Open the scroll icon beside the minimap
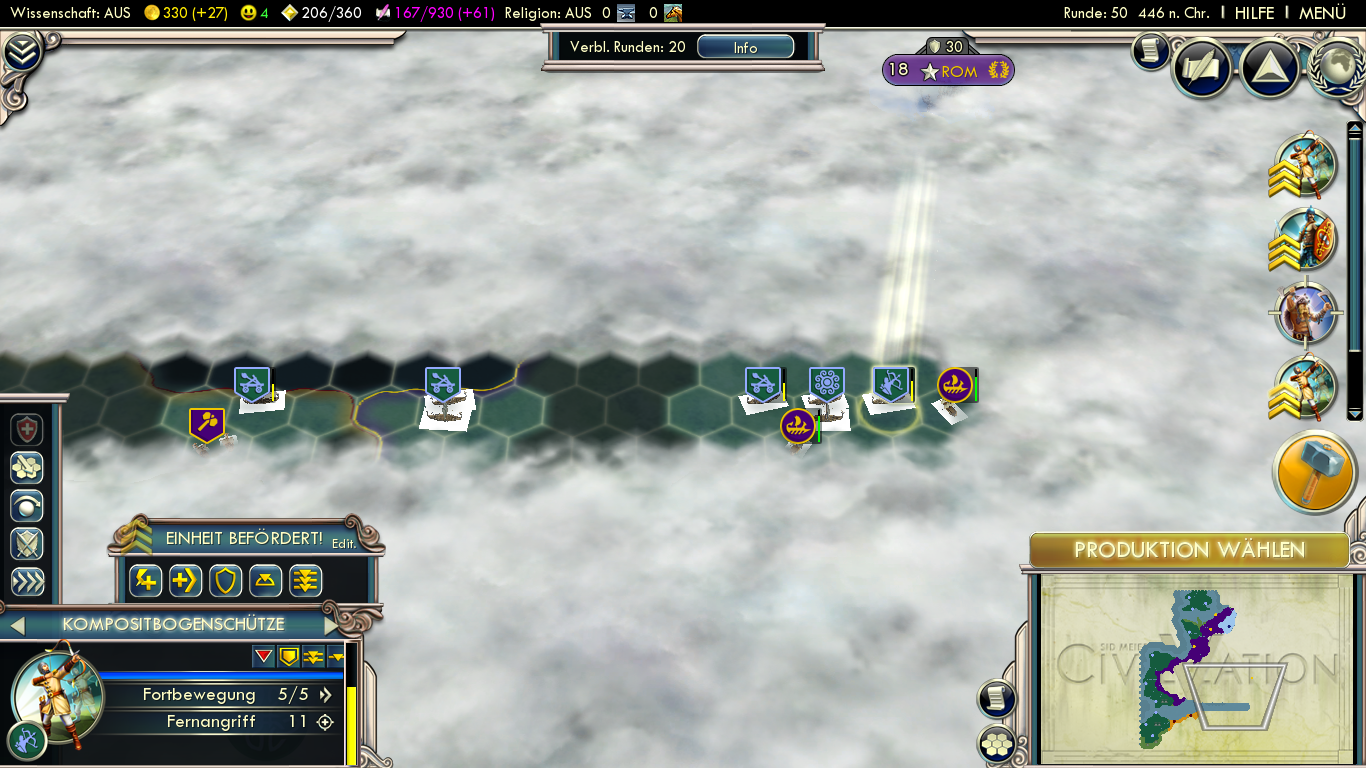1366x768 pixels. point(997,698)
